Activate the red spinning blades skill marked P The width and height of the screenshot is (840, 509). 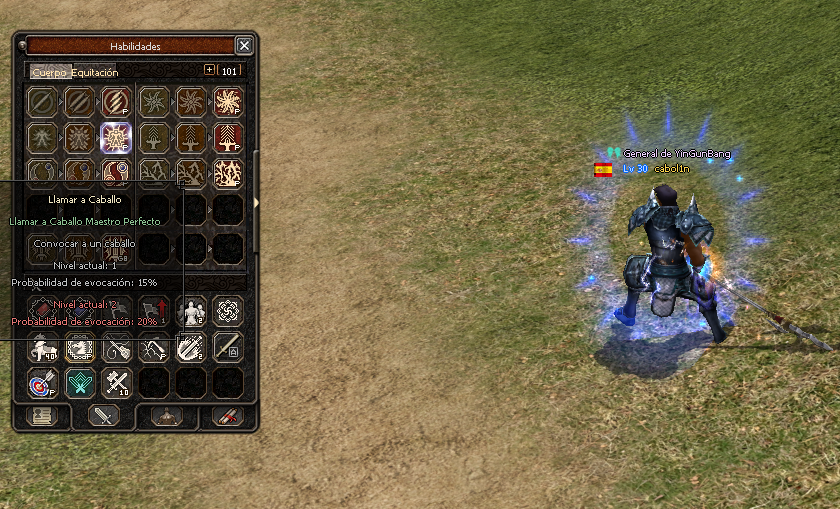(x=228, y=102)
